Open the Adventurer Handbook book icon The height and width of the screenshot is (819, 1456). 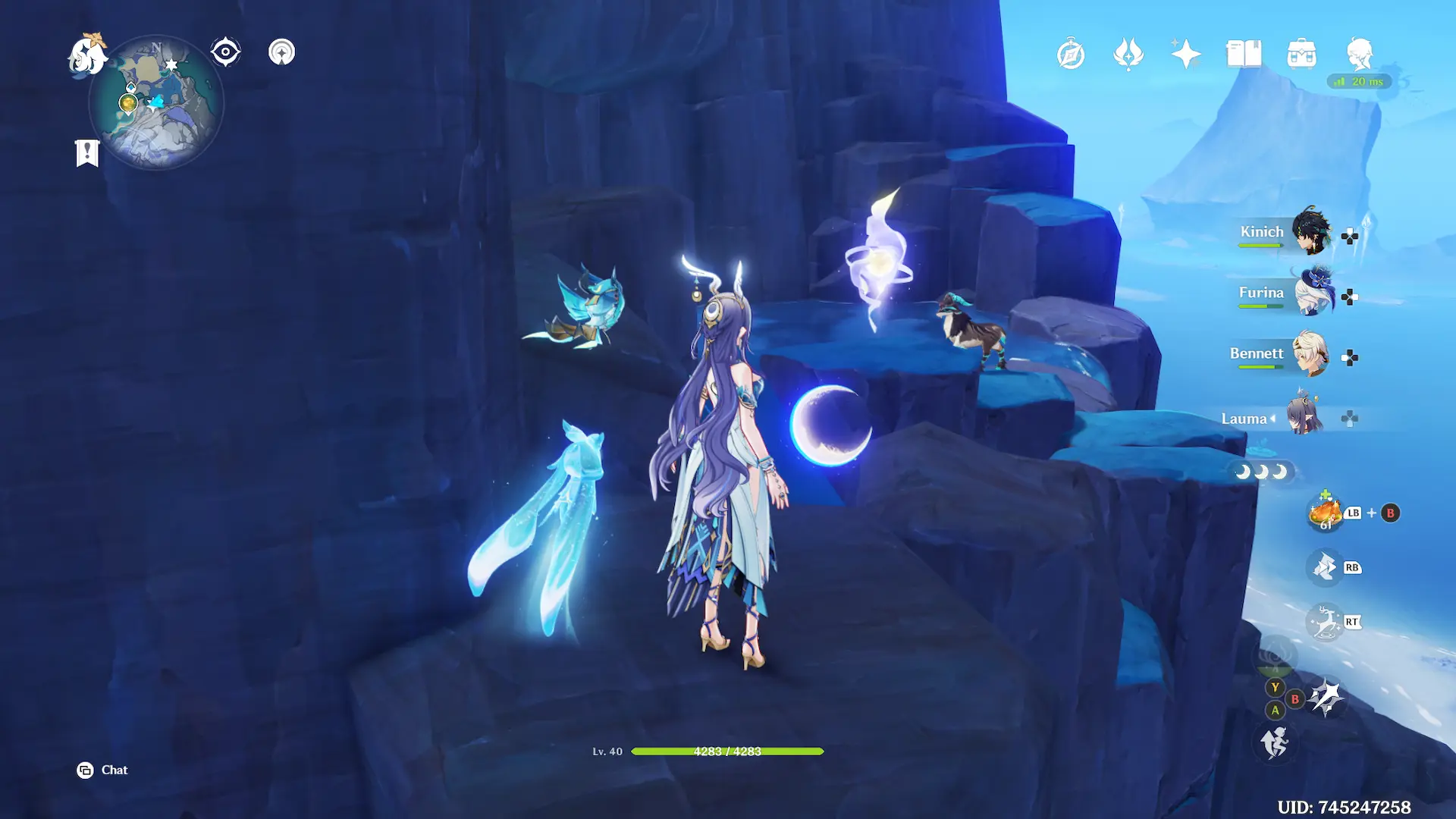click(x=1244, y=55)
